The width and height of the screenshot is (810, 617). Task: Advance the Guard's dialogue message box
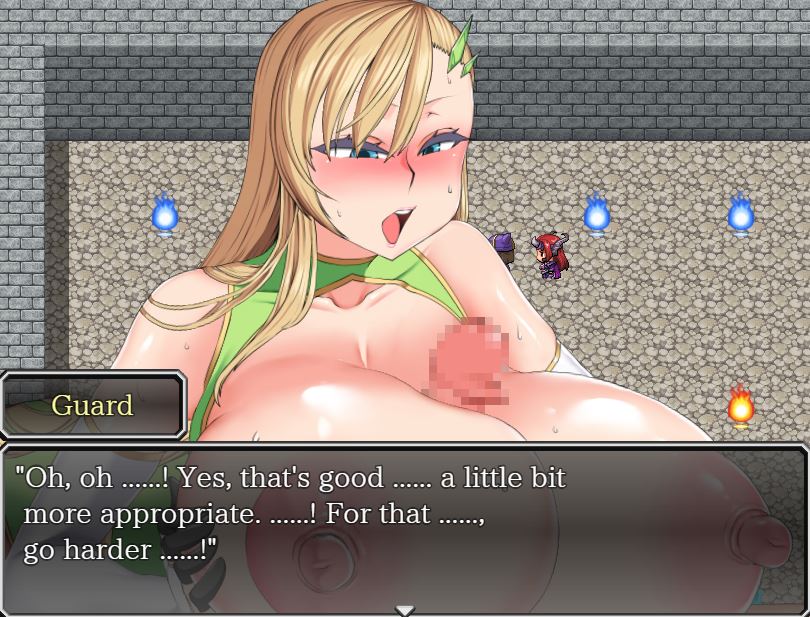coord(404,528)
